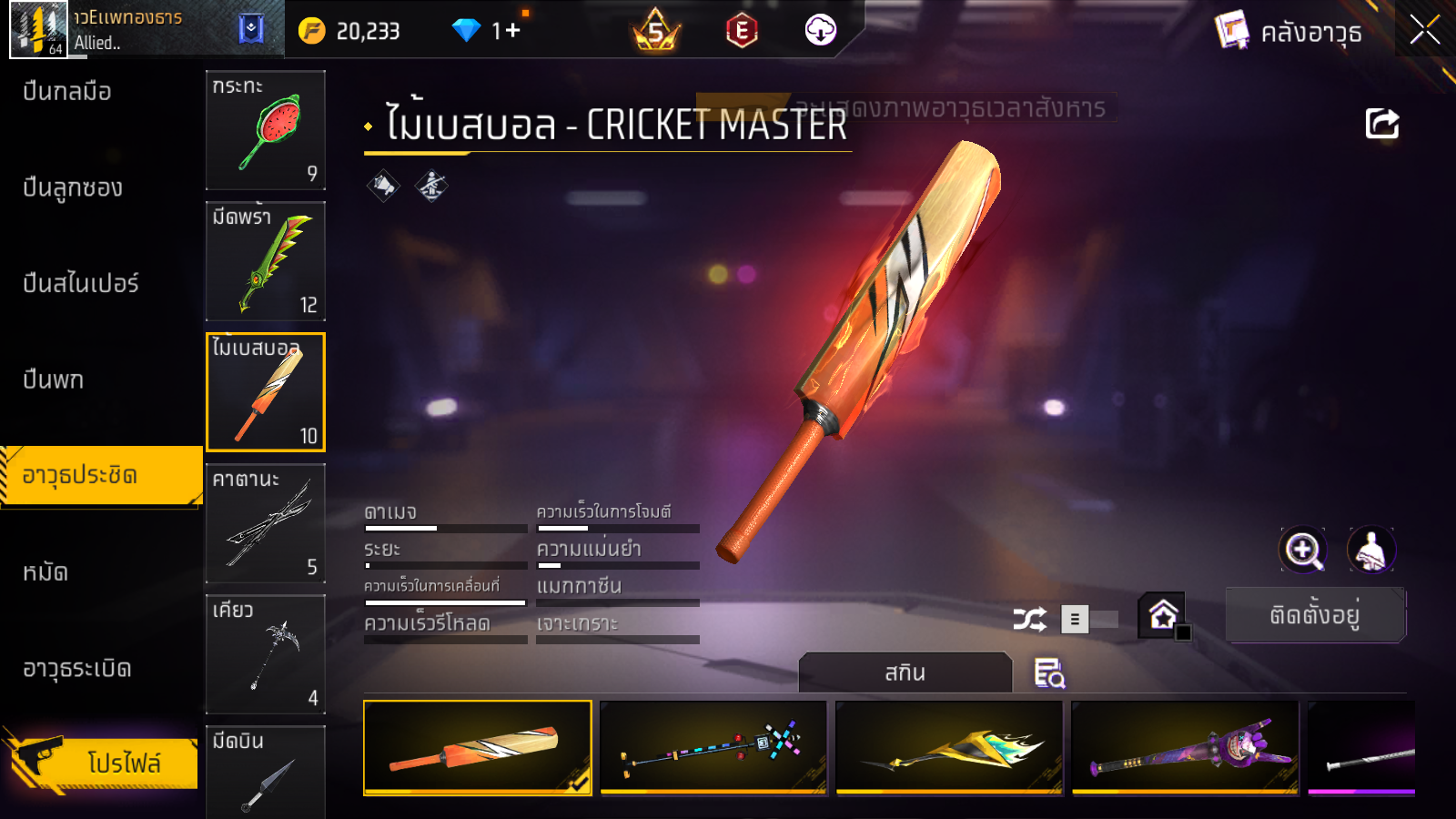Choose the มีดพร้า machete weapon

pyautogui.click(x=266, y=261)
